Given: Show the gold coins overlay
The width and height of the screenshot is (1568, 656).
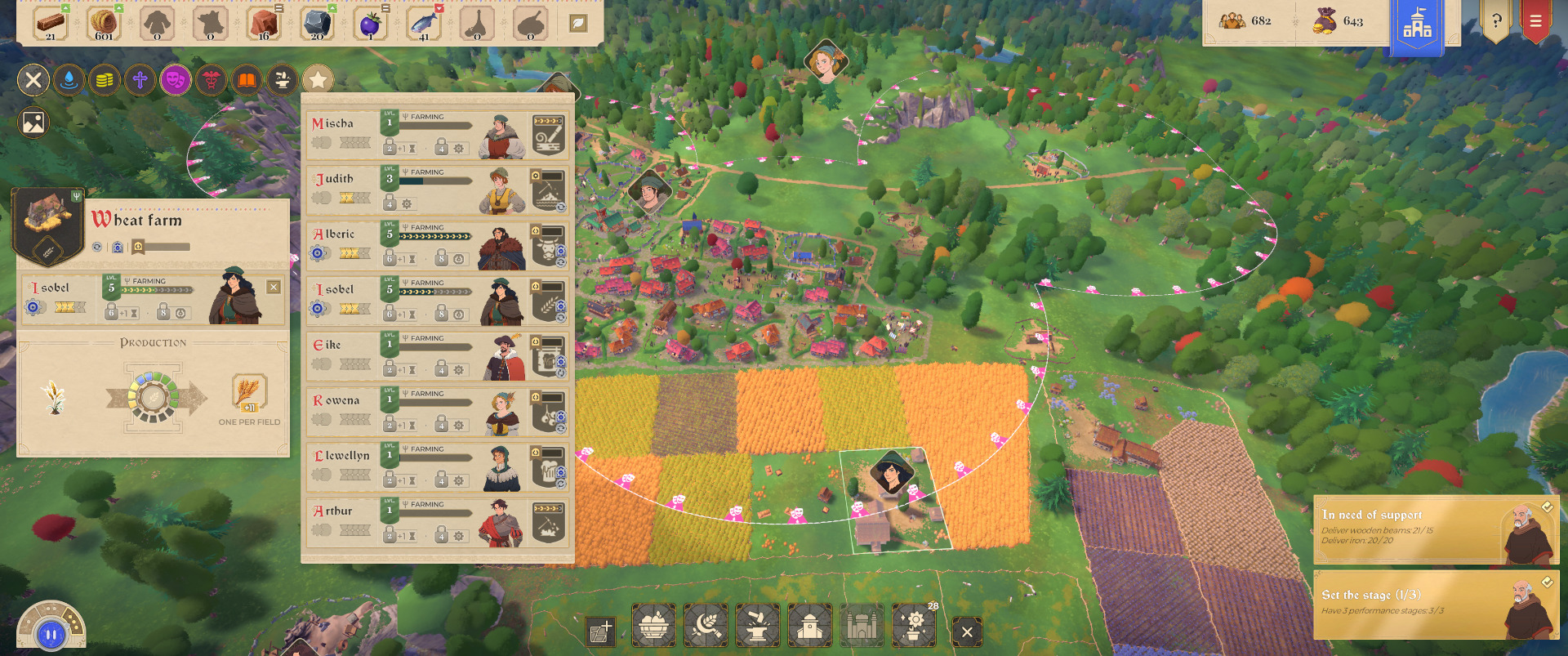Looking at the screenshot, I should click(x=105, y=80).
